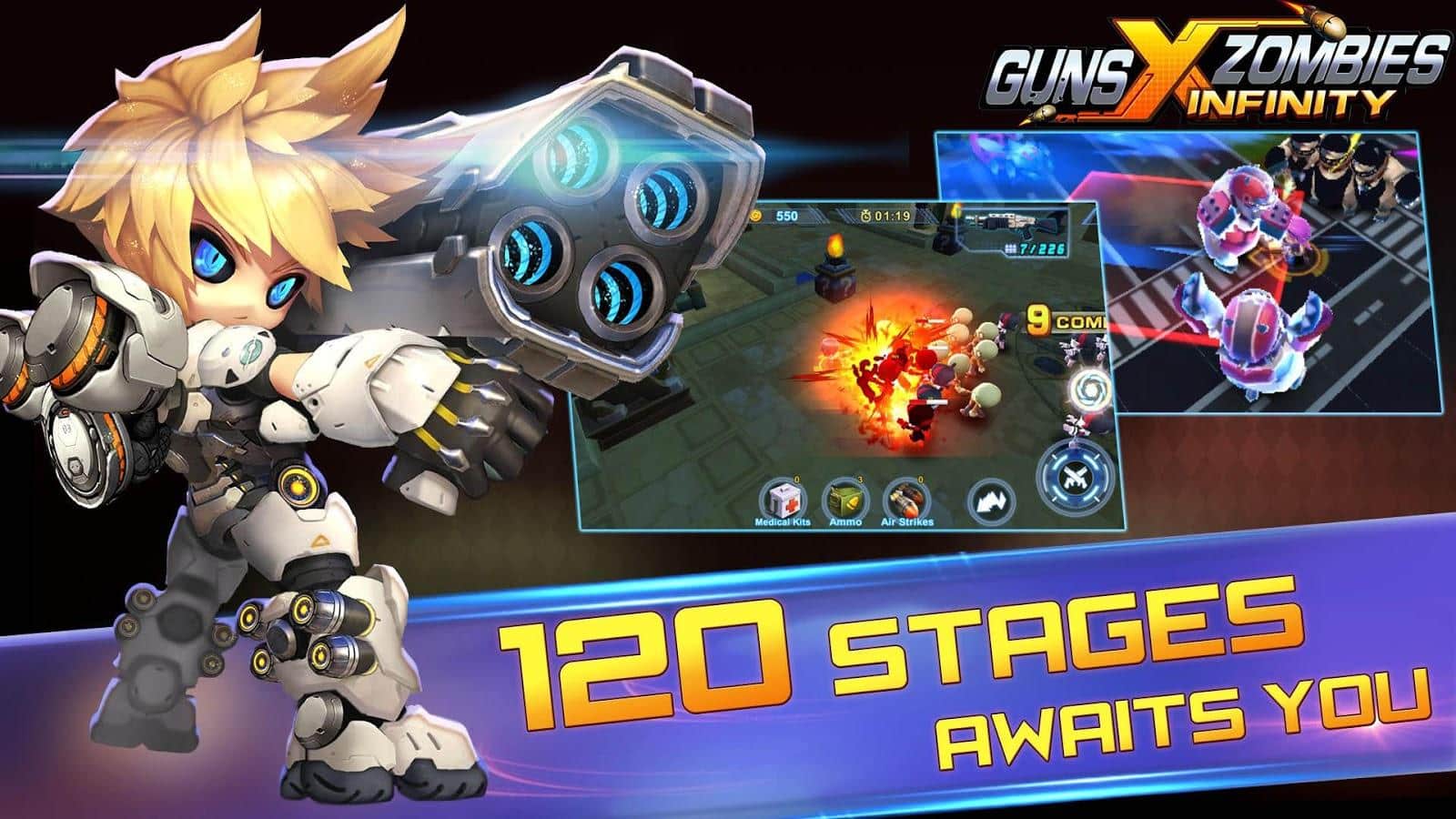Click the ammo grid icon near 7/226
Viewport: 1456px width, 819px height.
1009,248
